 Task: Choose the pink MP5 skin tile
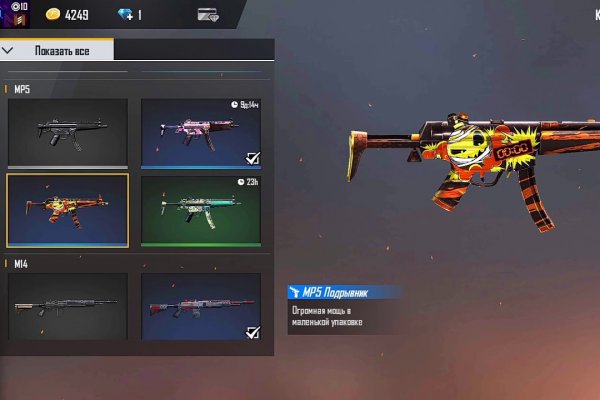pos(201,132)
